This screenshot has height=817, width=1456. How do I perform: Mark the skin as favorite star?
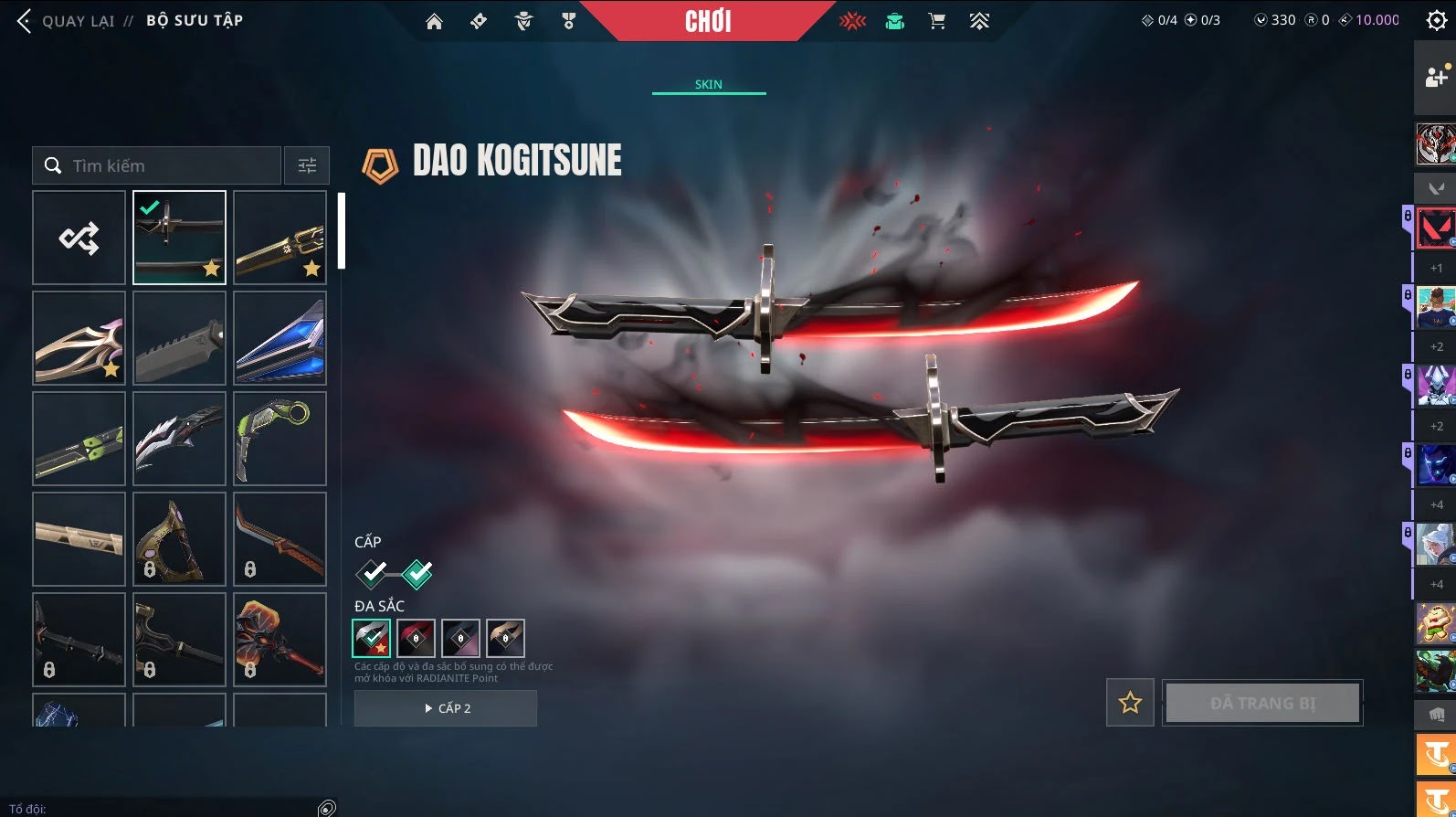[x=1130, y=703]
